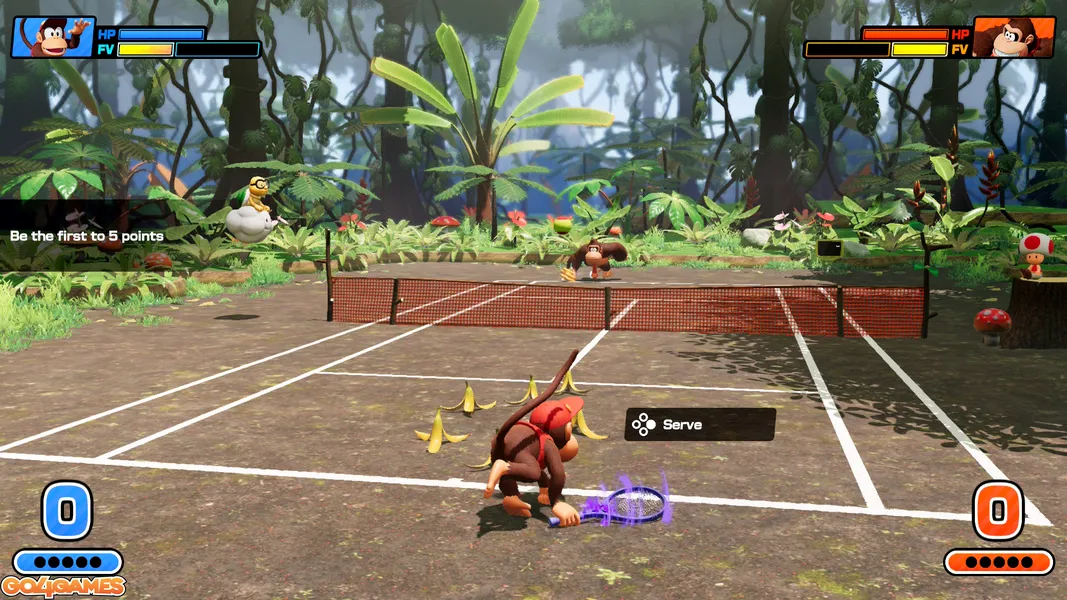Open the 'Be the first to 5 points' objective
Screen dimensions: 1067x600
click(87, 236)
